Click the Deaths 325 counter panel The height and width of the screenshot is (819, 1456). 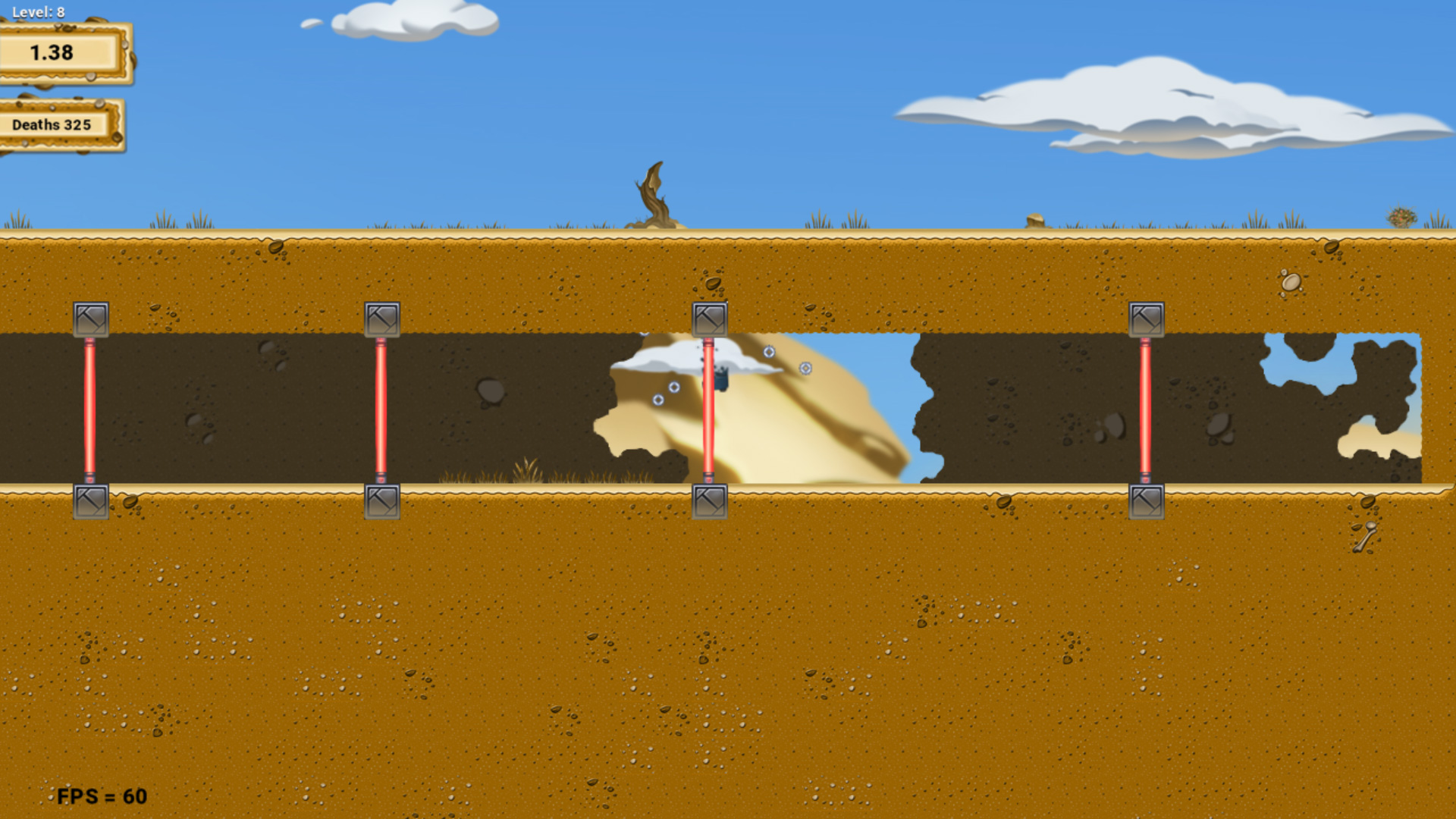click(x=53, y=124)
